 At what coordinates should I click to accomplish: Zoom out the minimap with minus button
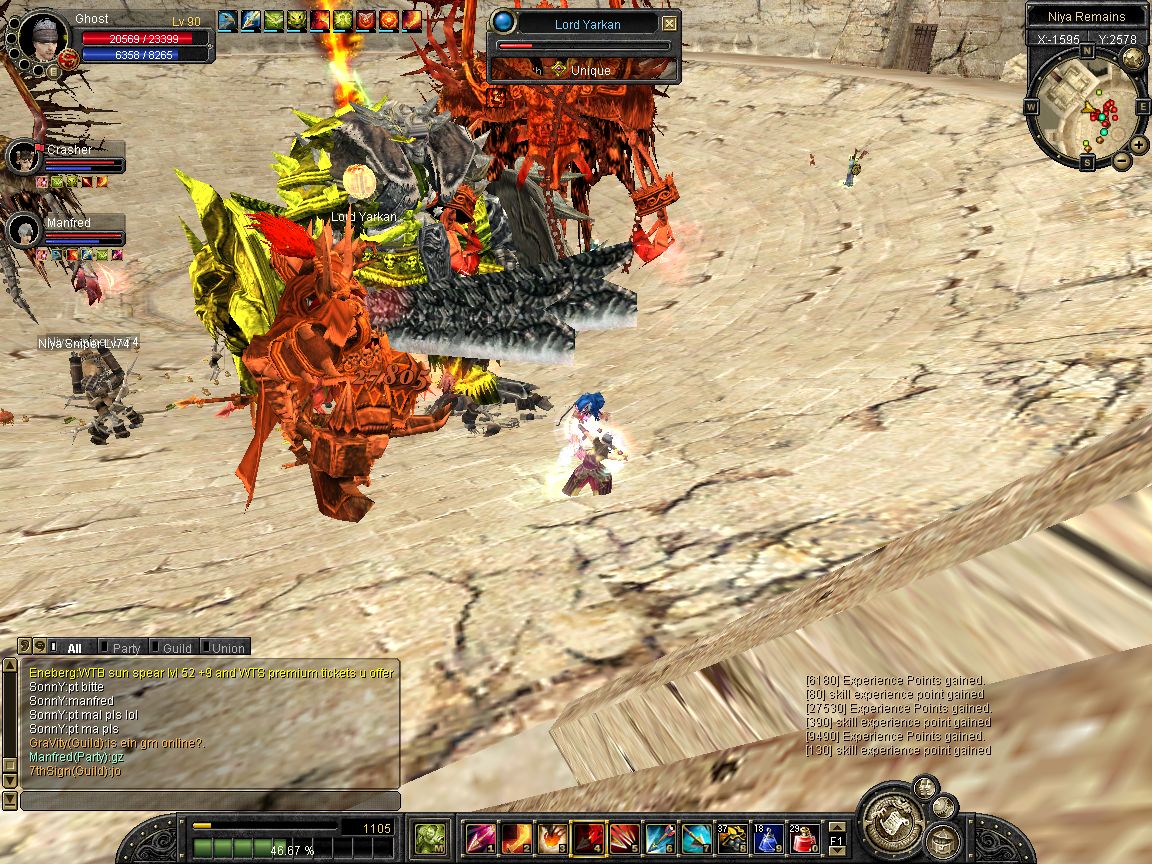[1122, 160]
